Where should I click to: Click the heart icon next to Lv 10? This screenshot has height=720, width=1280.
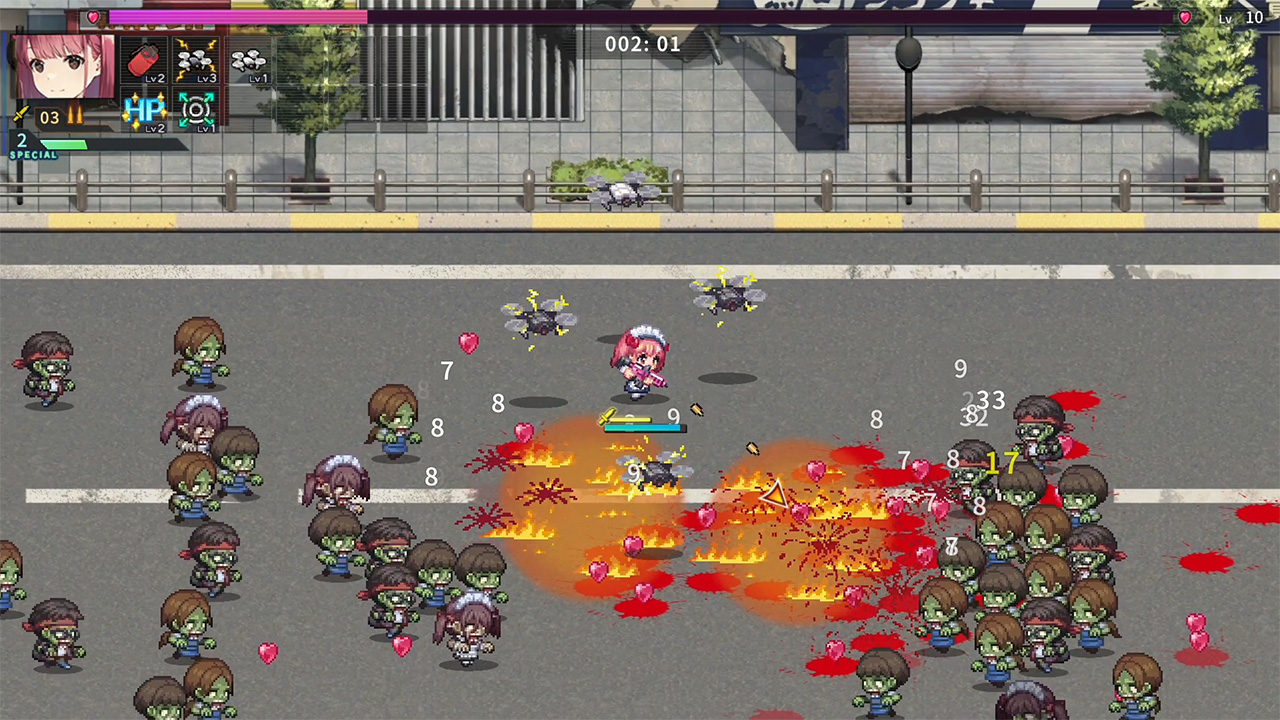[1184, 17]
